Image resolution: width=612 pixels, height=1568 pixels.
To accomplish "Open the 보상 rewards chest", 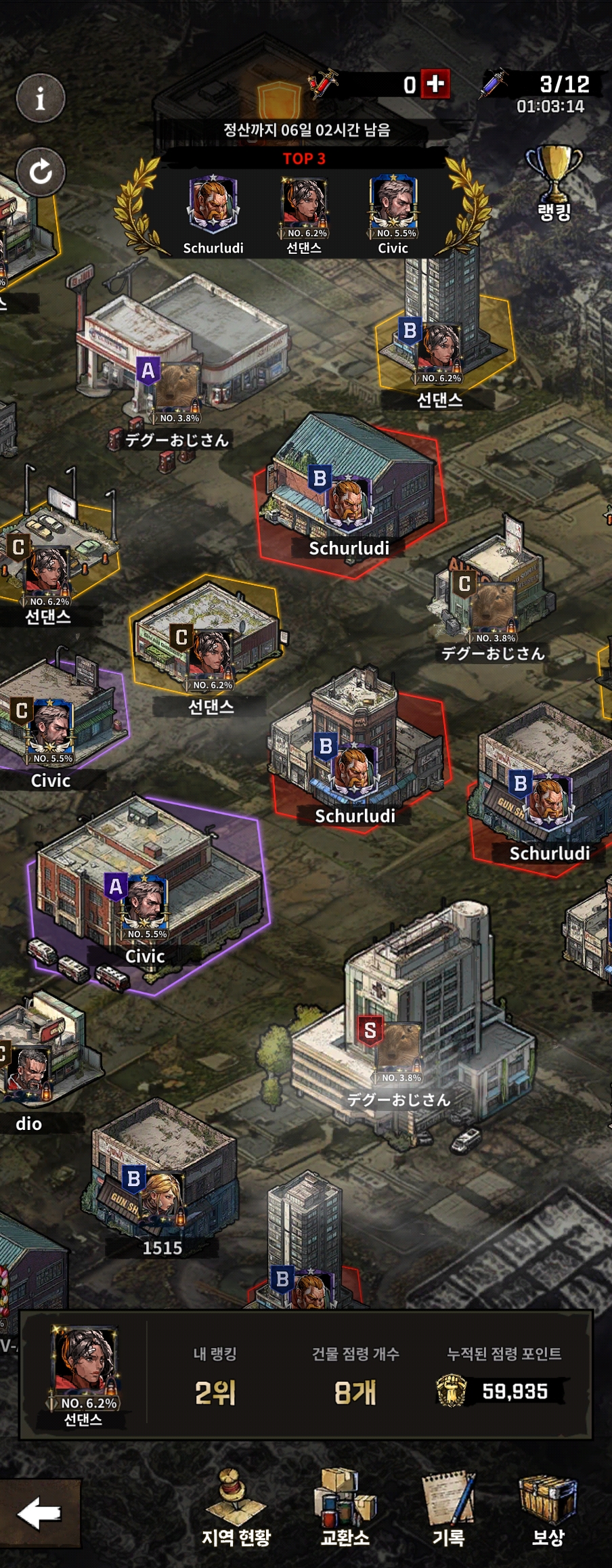I will pyautogui.click(x=548, y=1507).
